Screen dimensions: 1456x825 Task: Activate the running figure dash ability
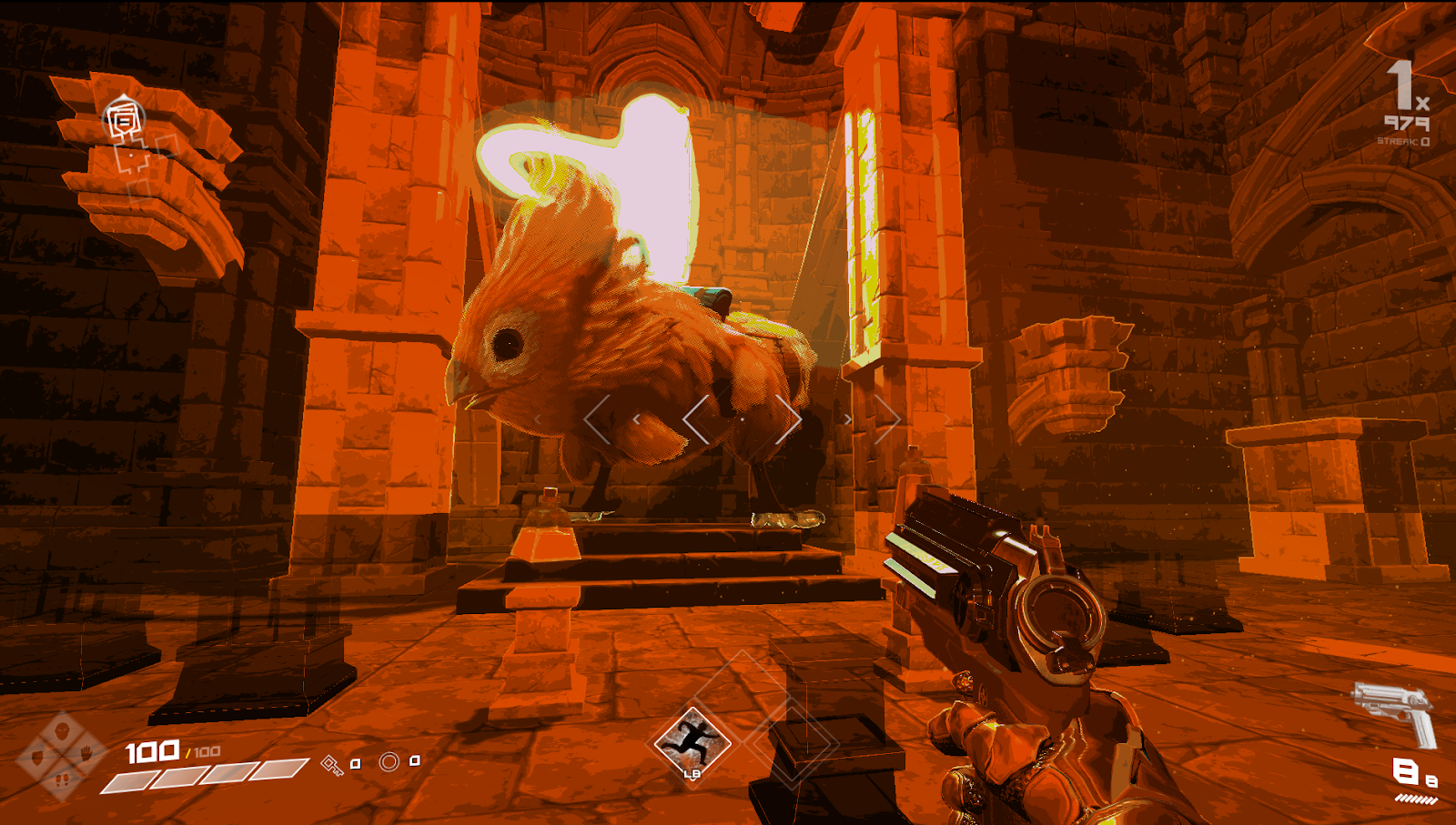[693, 742]
